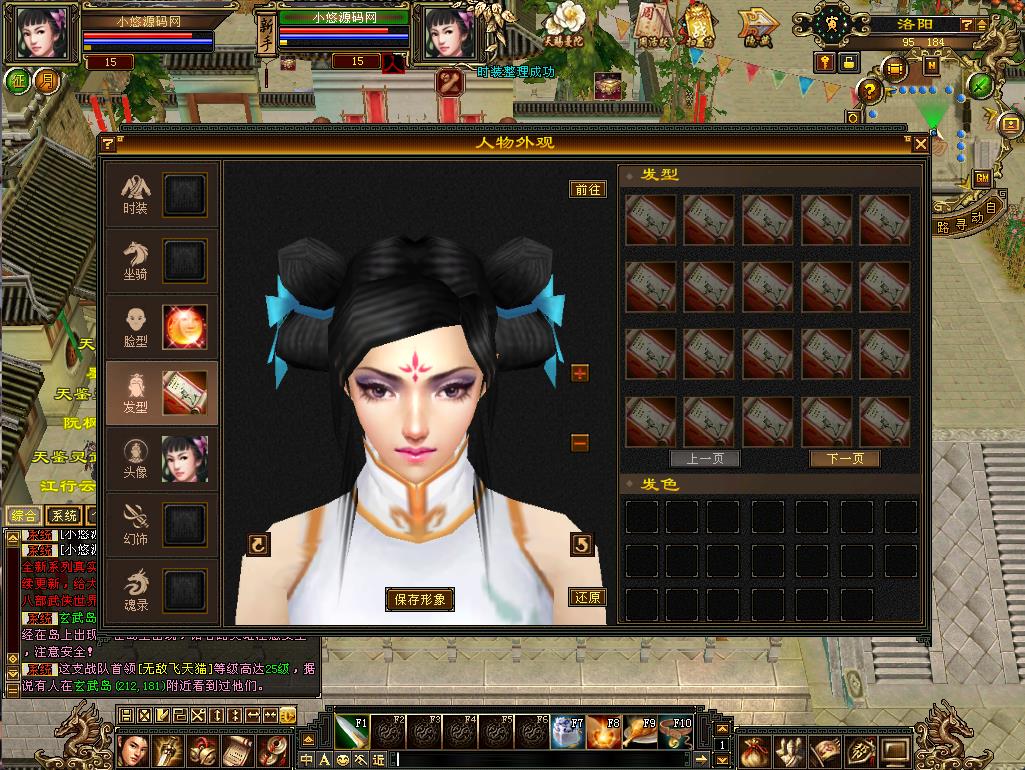
Task: Close the 人物外观 appearance window
Action: 921,144
